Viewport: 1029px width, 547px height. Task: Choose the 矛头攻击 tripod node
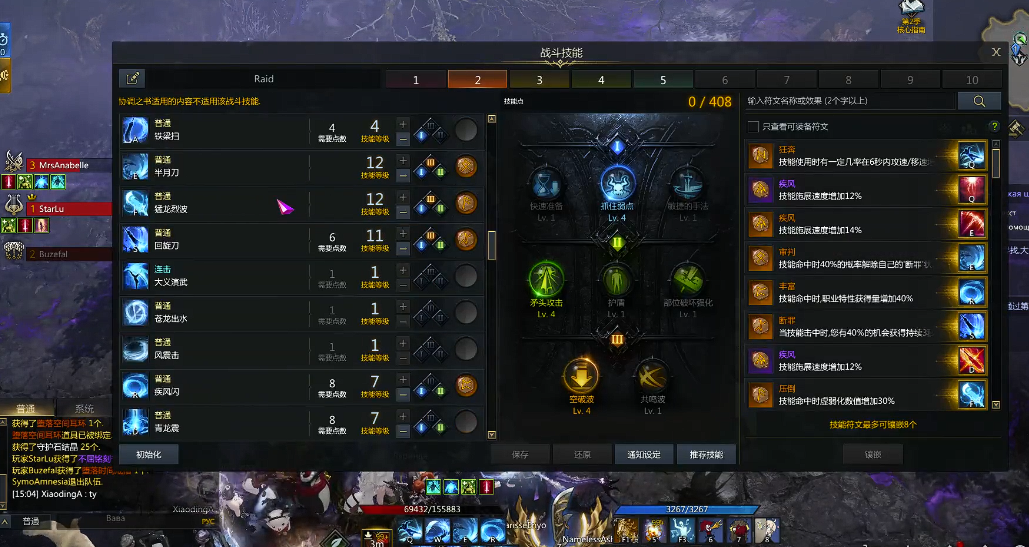click(x=547, y=282)
